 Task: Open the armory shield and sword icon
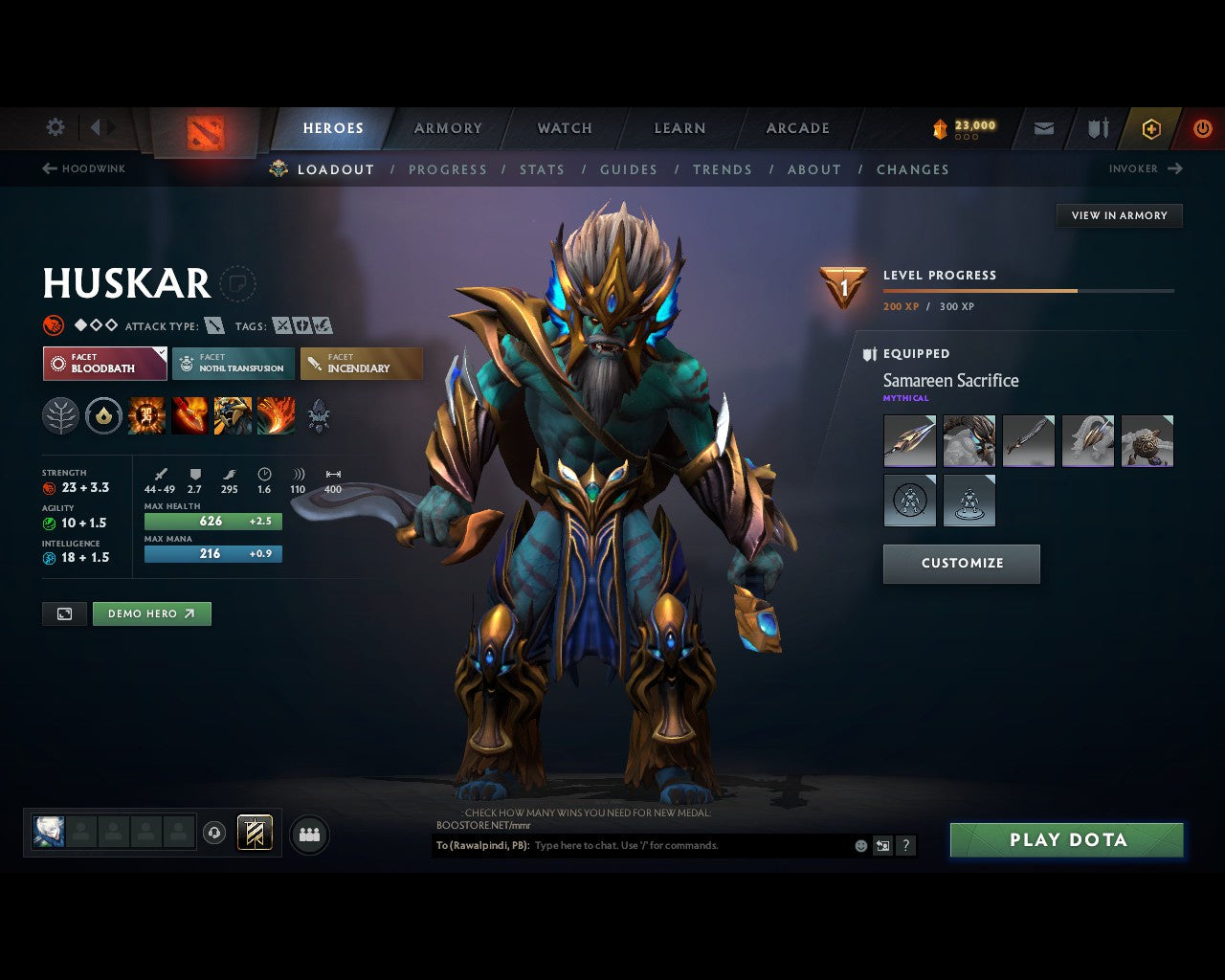[1097, 127]
